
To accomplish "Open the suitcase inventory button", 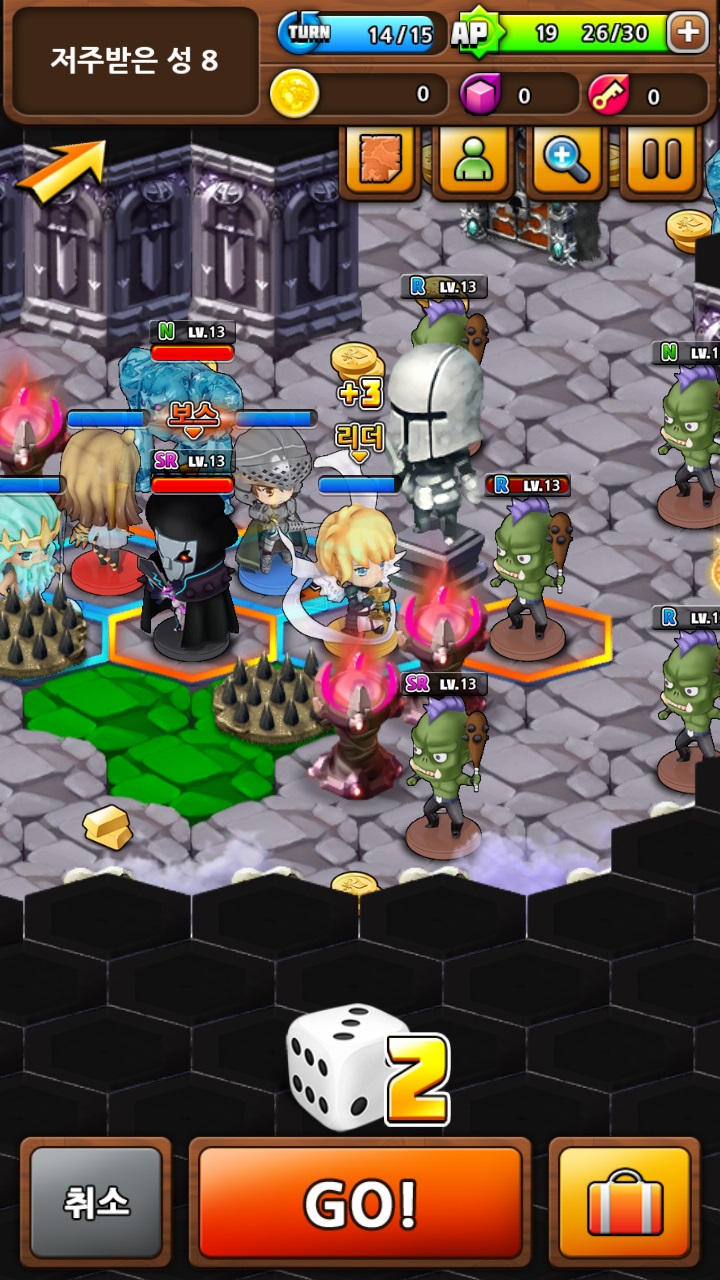I will pos(624,1202).
